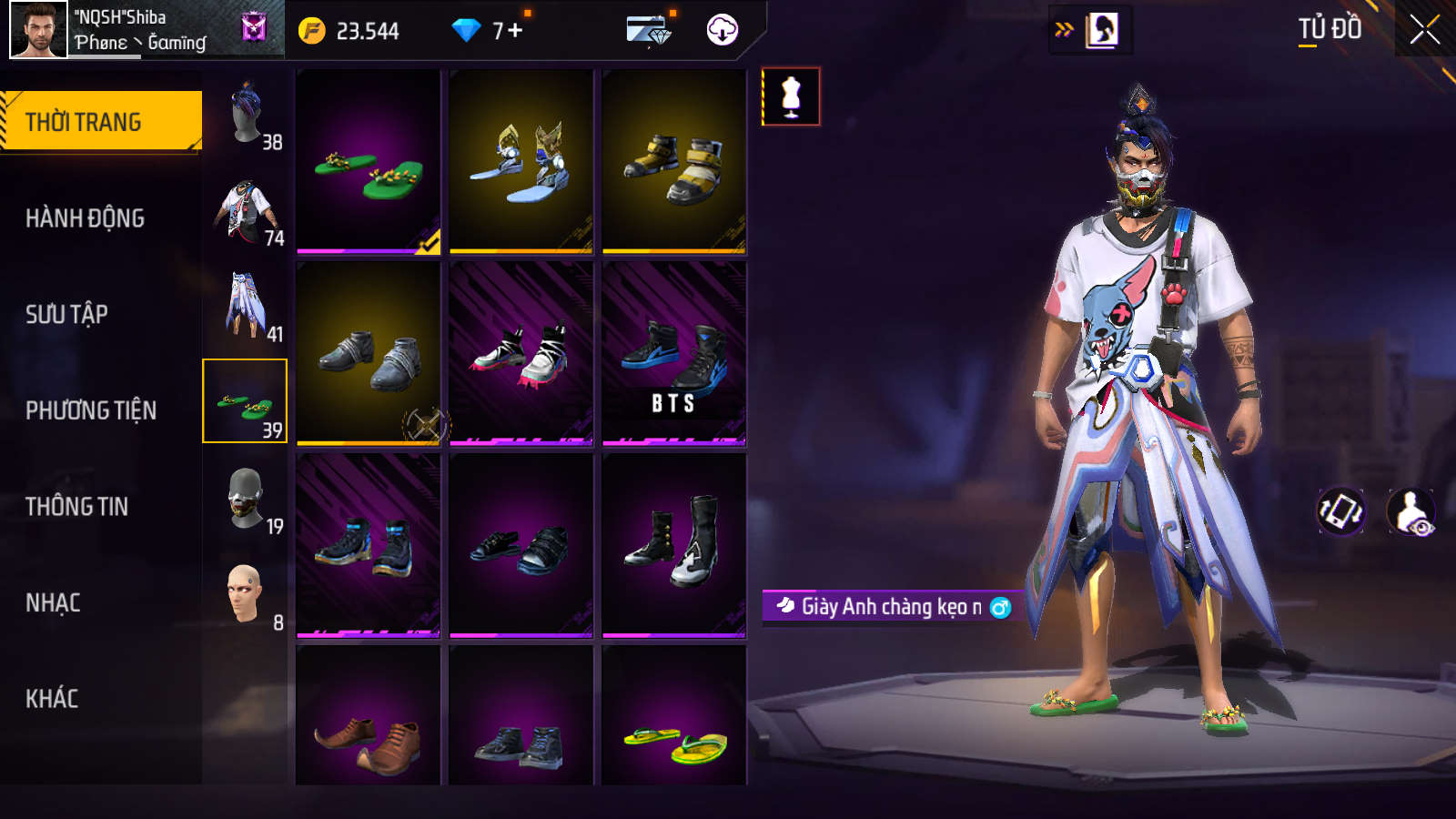Switch to the mask category with 19 items
Image resolution: width=1456 pixels, height=819 pixels.
click(x=247, y=498)
